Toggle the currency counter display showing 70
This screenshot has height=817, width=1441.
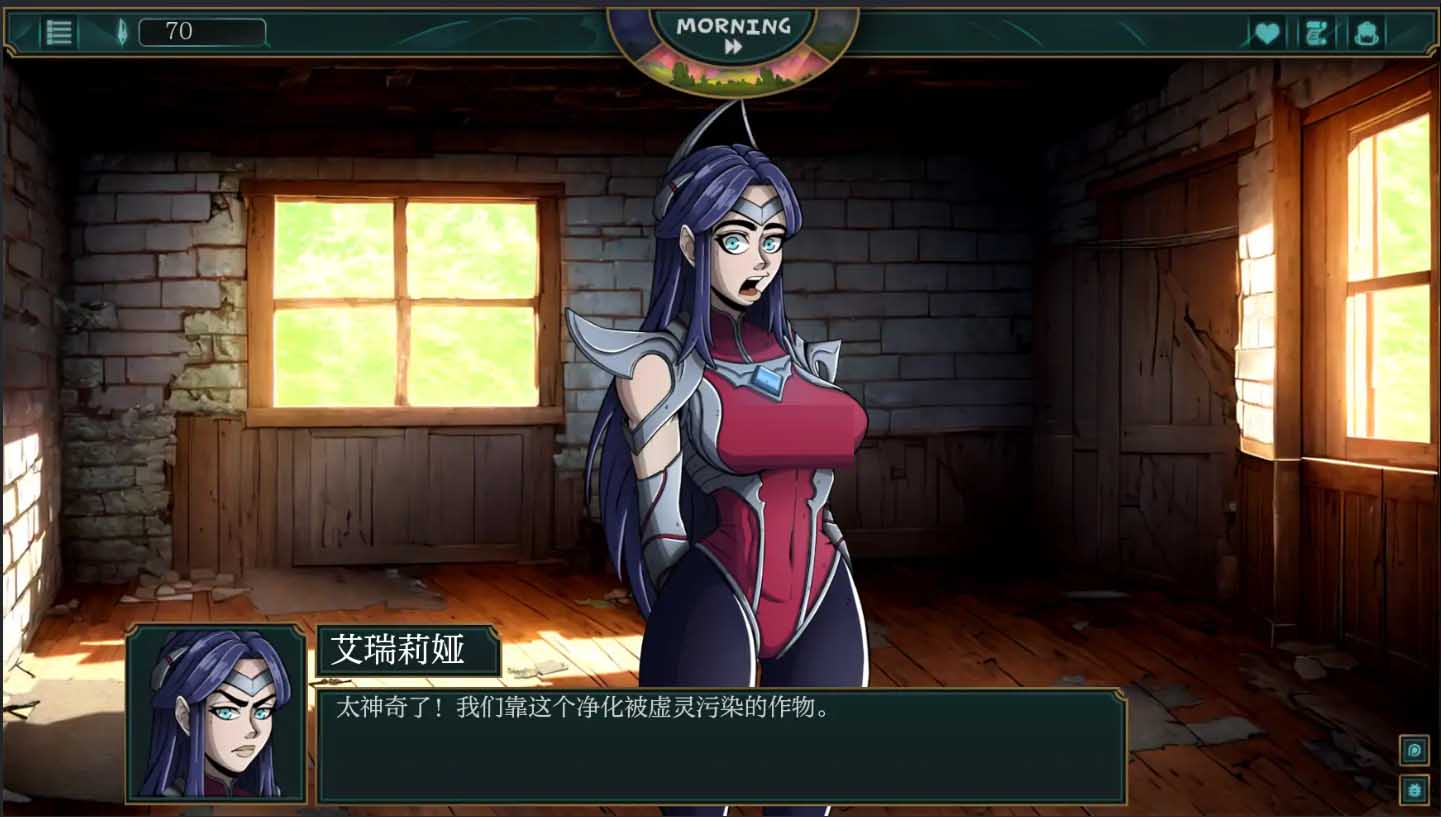point(201,30)
